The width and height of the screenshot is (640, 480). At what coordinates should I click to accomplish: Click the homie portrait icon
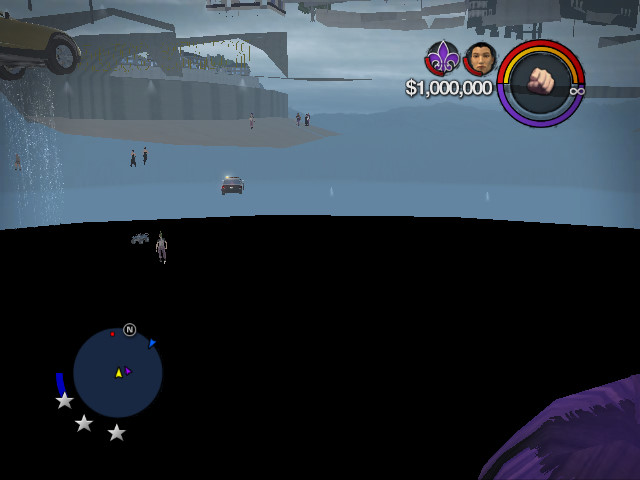(x=481, y=58)
